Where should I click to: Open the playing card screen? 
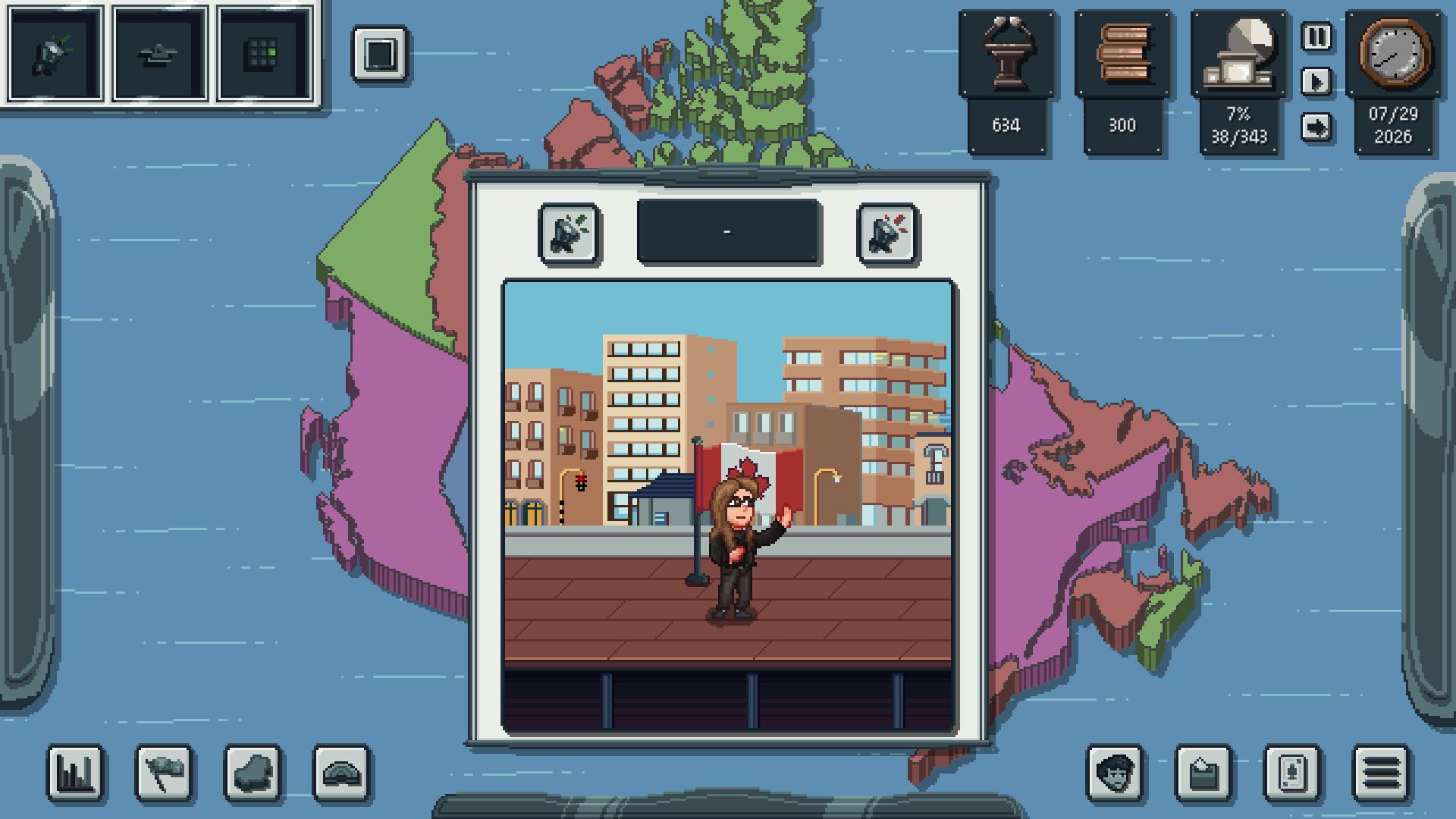tap(1292, 773)
